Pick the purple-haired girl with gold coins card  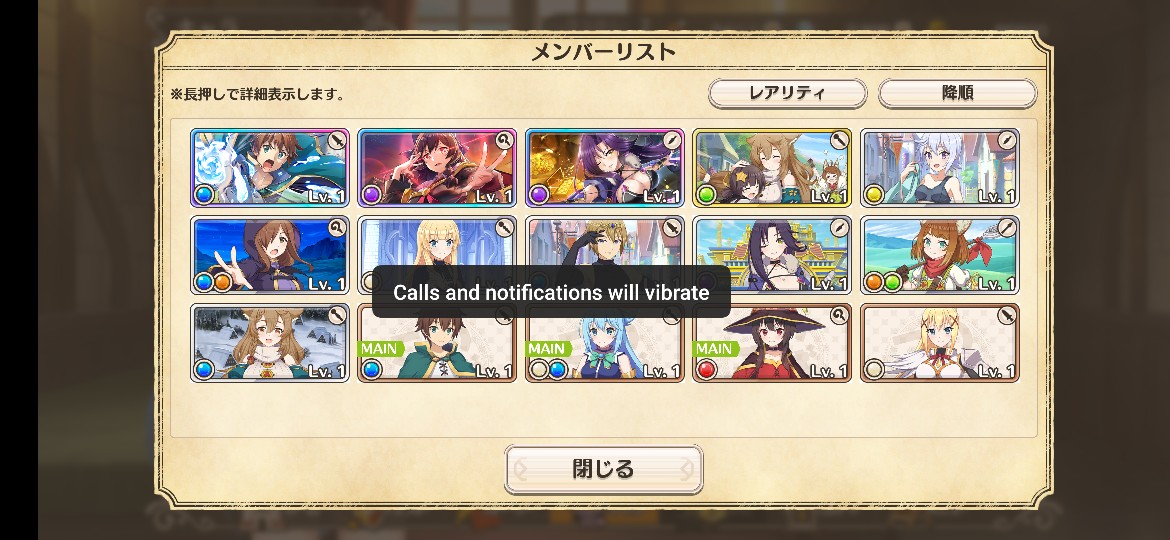point(605,167)
